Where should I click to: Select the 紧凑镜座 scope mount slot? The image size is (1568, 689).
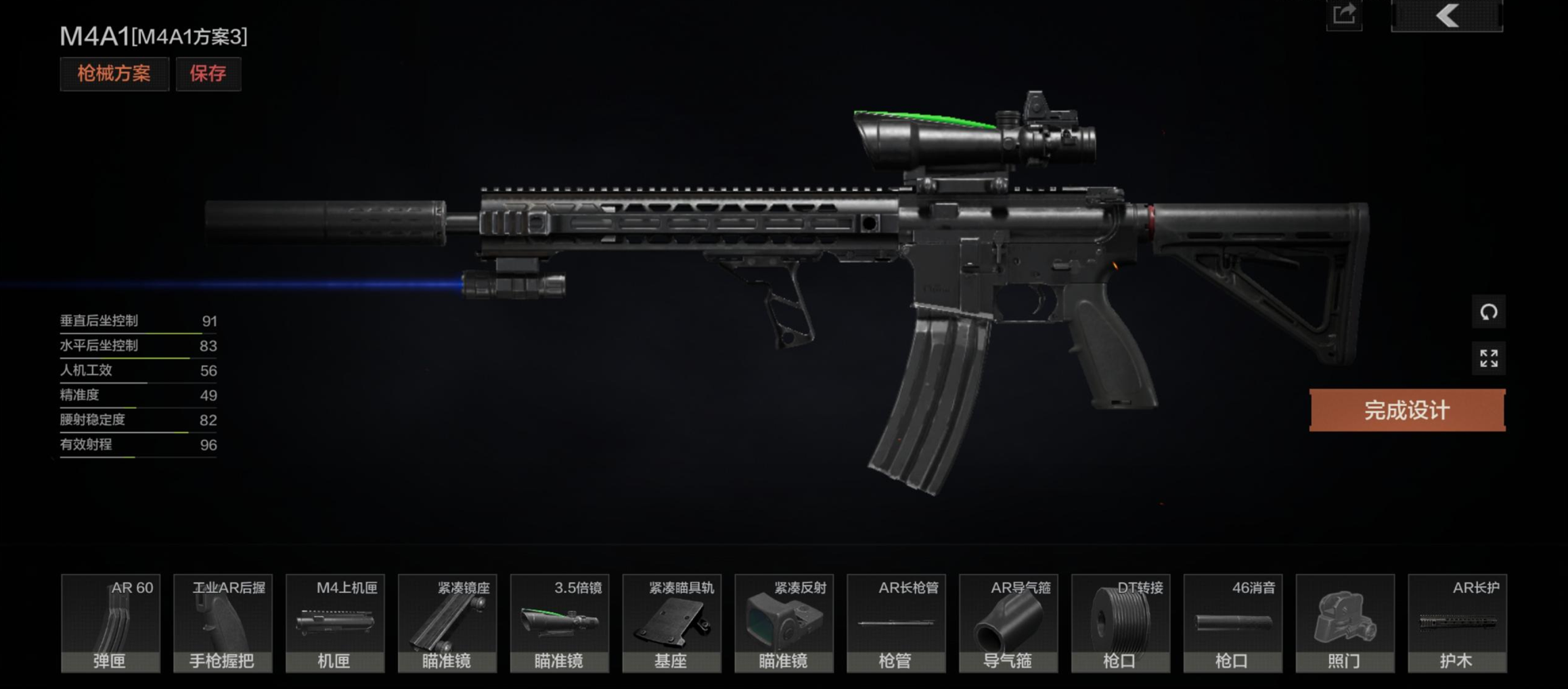[x=447, y=623]
